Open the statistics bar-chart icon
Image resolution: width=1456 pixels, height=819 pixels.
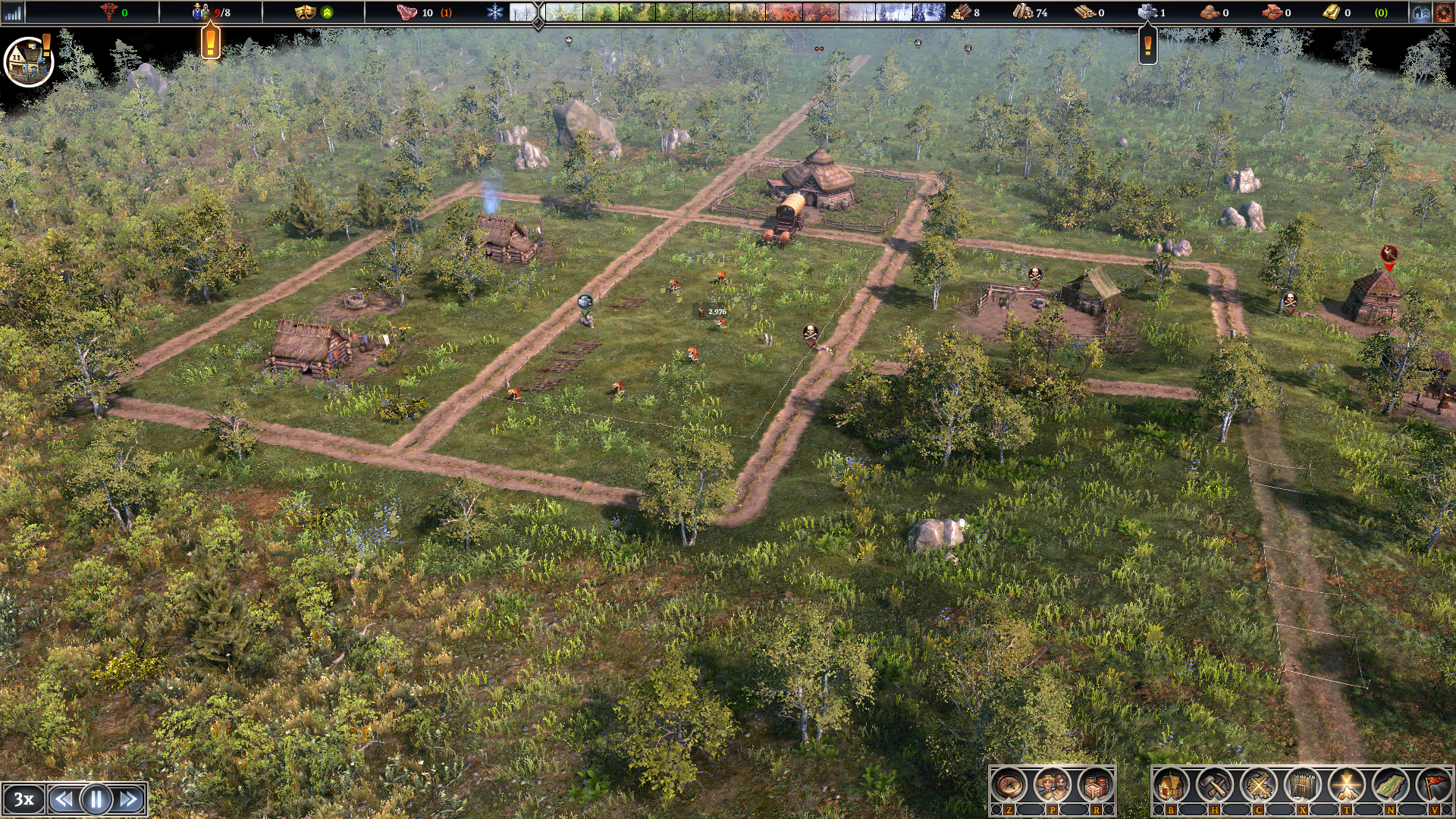[x=13, y=12]
